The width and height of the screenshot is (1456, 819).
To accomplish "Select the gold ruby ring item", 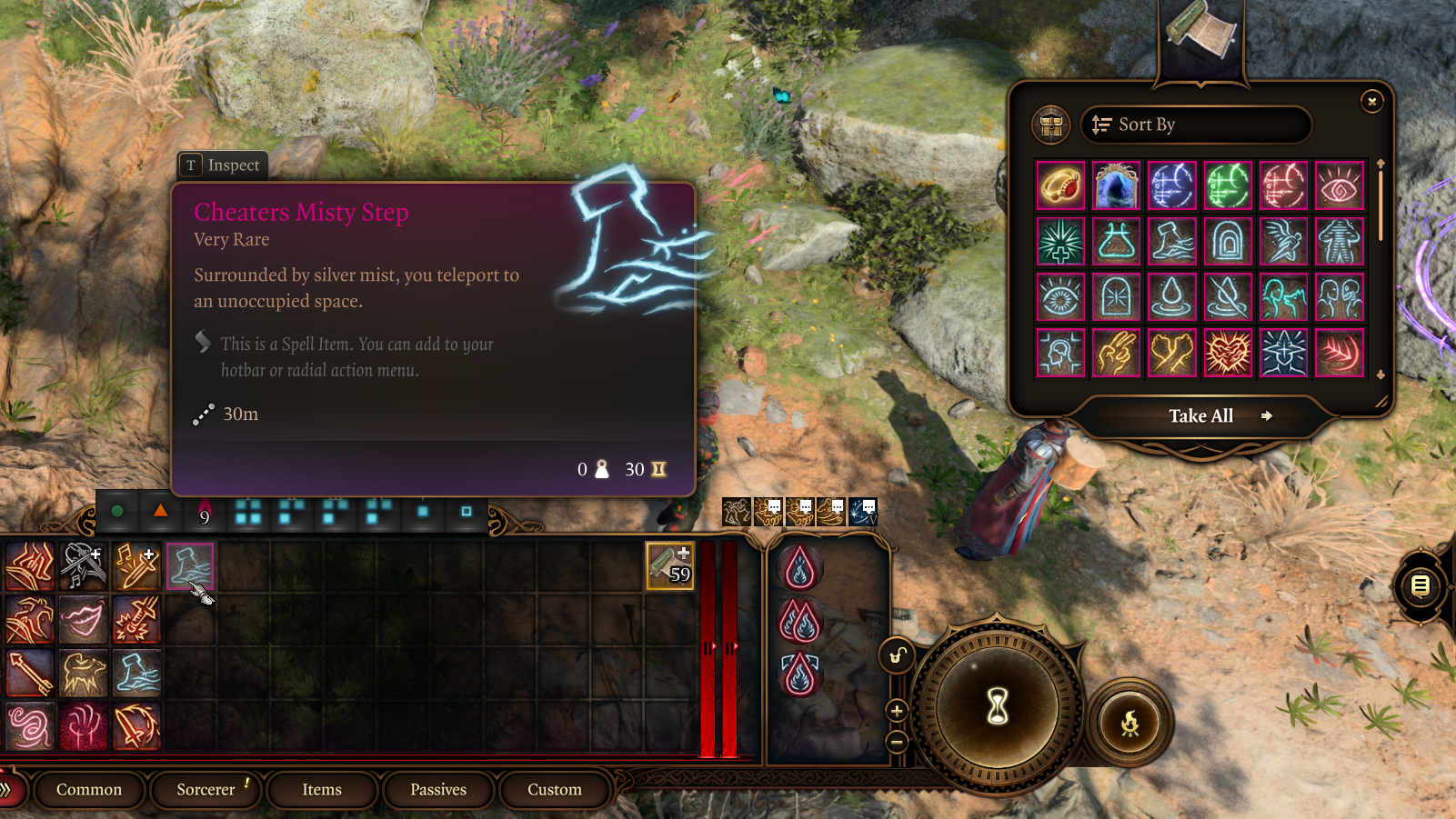I will [x=1060, y=185].
